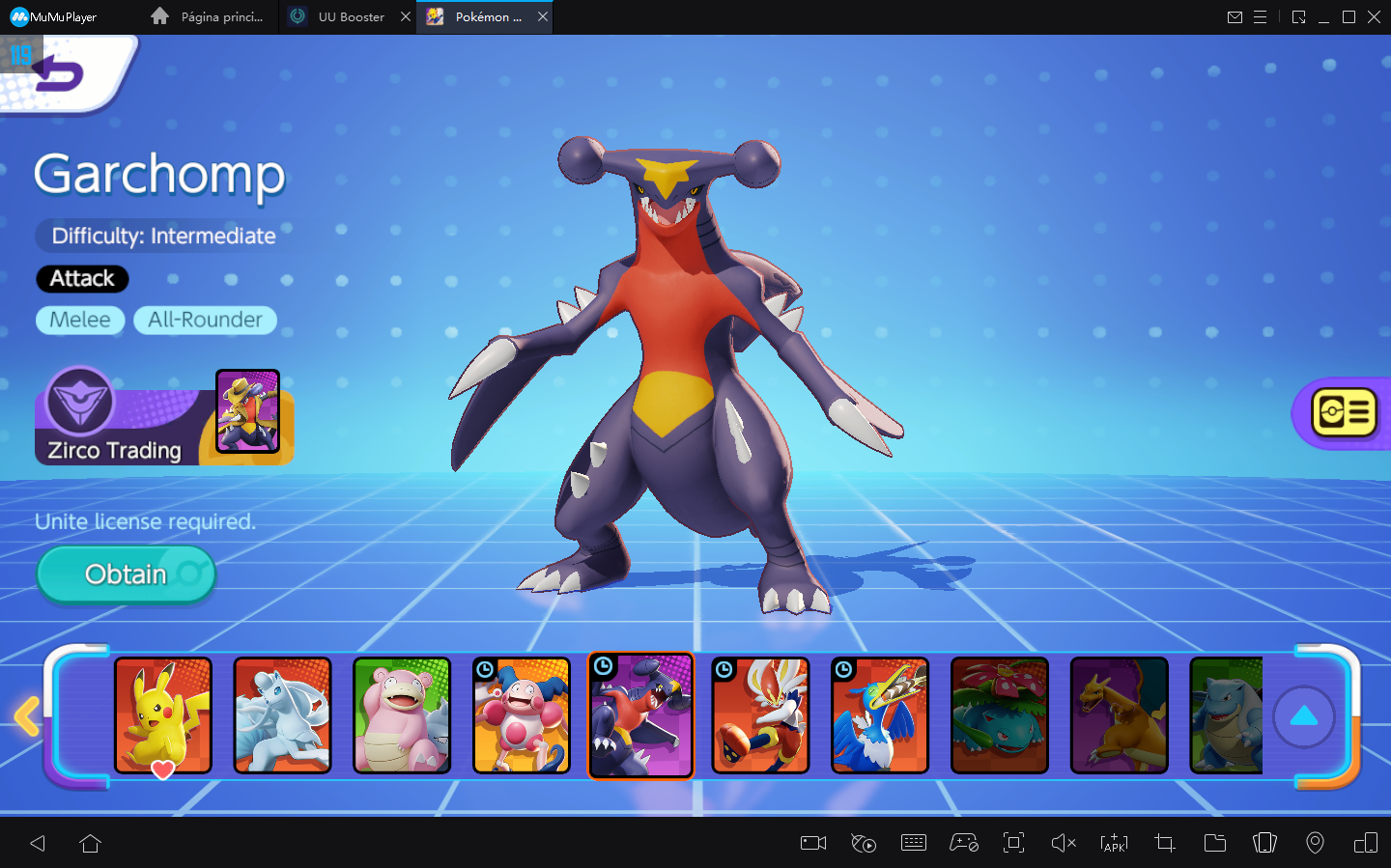The height and width of the screenshot is (868, 1391).
Task: Select the highlighted Garchomp portrait
Action: pyautogui.click(x=641, y=715)
